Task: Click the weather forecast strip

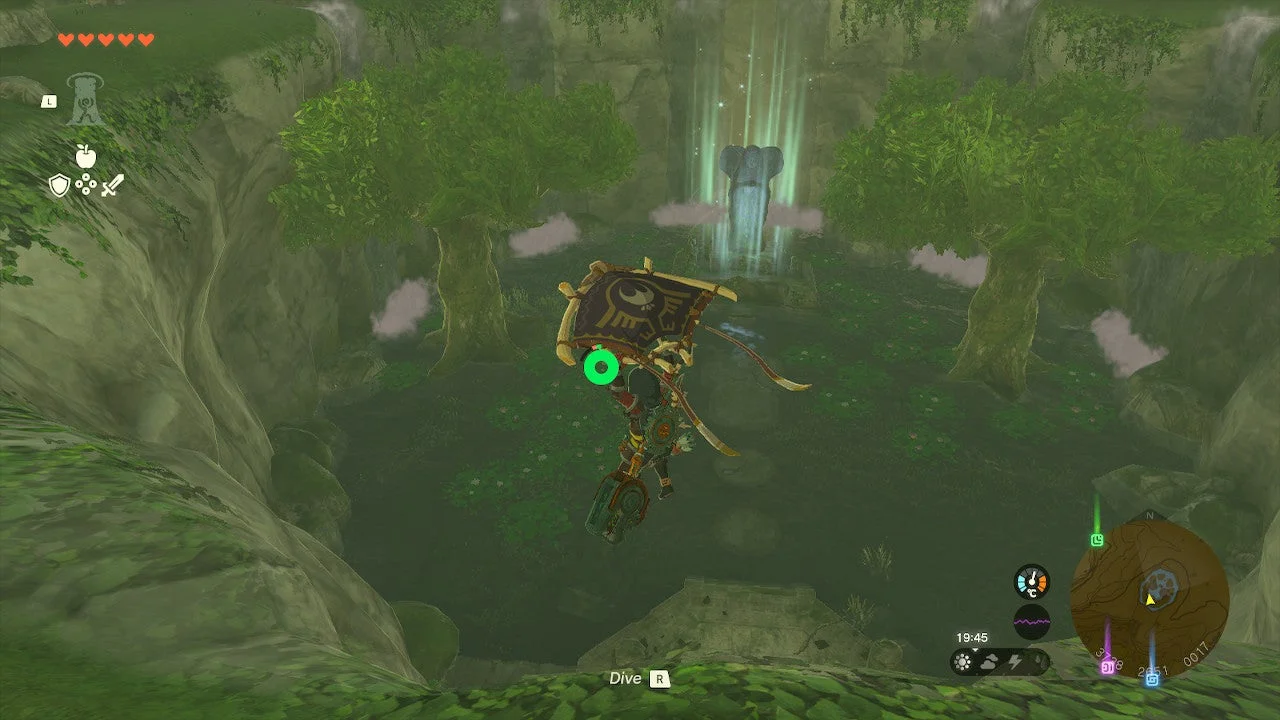Action: coord(1000,662)
